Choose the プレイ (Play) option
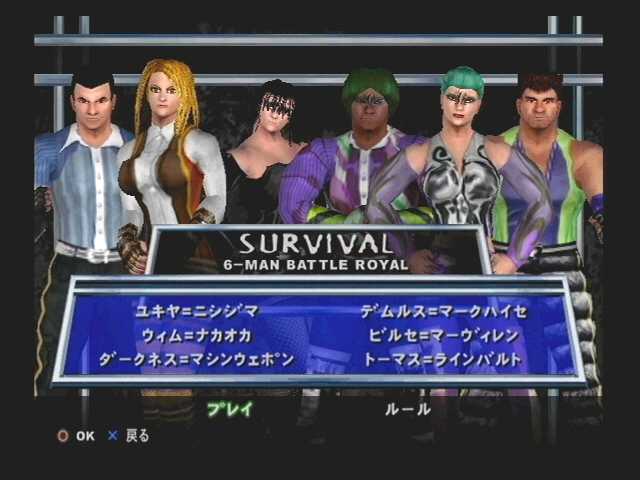 (x=229, y=409)
